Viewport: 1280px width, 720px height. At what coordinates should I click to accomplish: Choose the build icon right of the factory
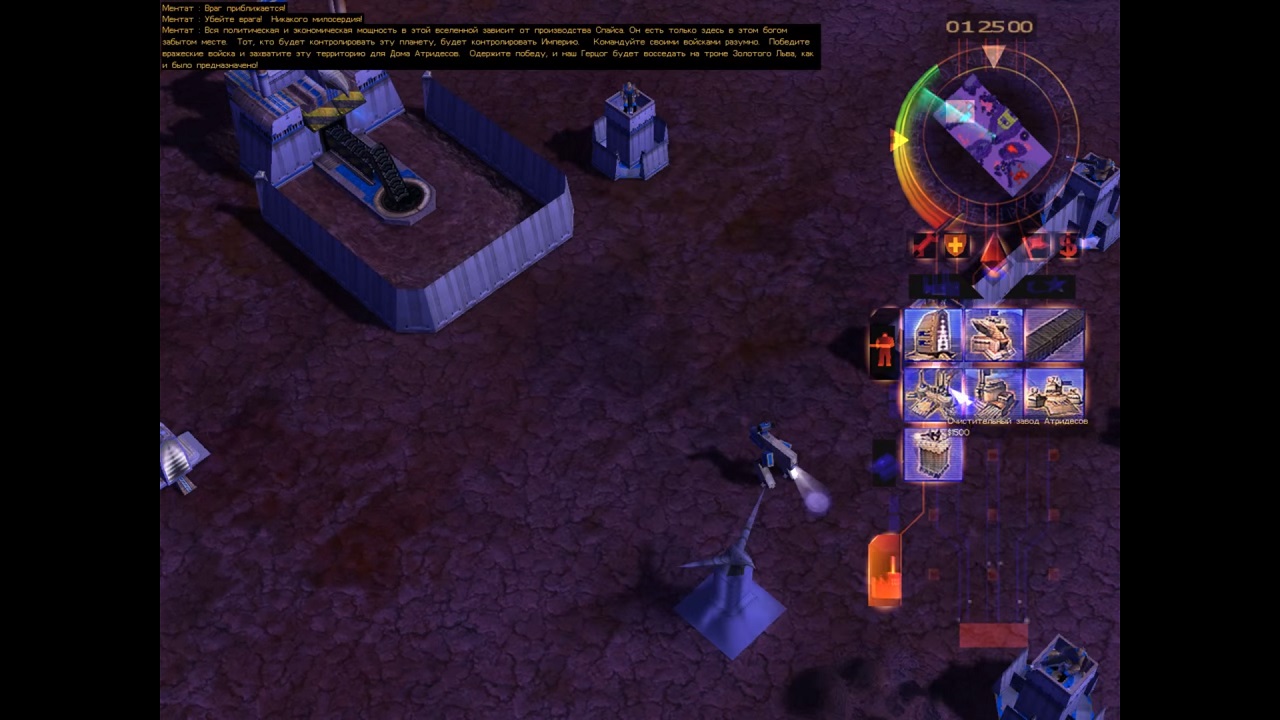point(1054,393)
